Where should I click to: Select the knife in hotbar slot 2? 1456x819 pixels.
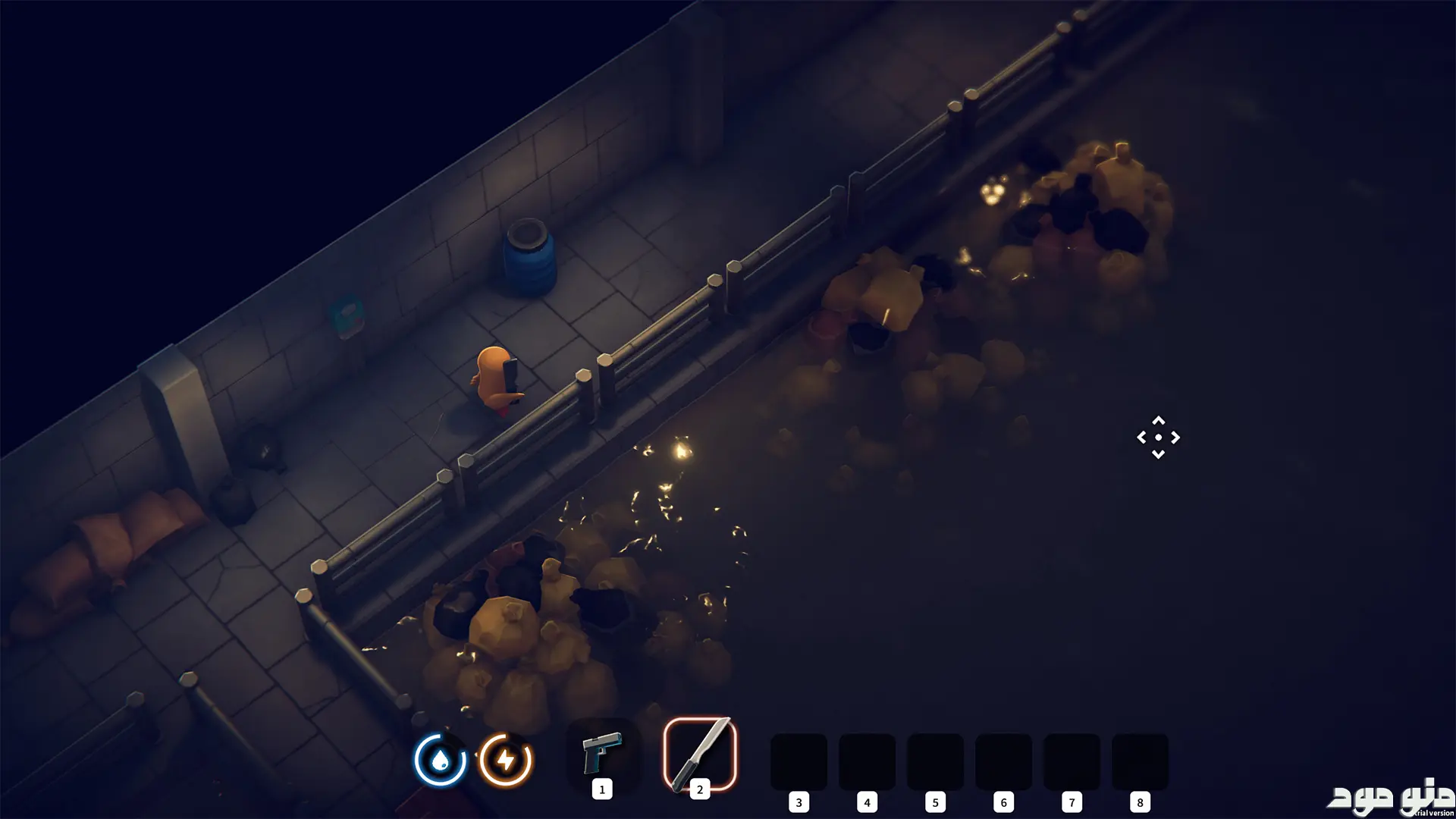700,754
